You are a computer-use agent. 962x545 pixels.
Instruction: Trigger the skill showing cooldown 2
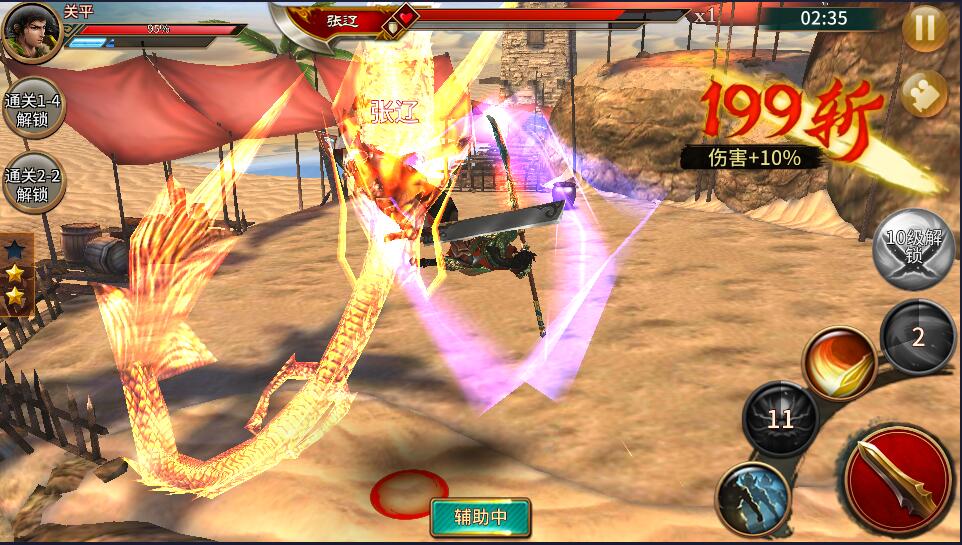(x=918, y=337)
